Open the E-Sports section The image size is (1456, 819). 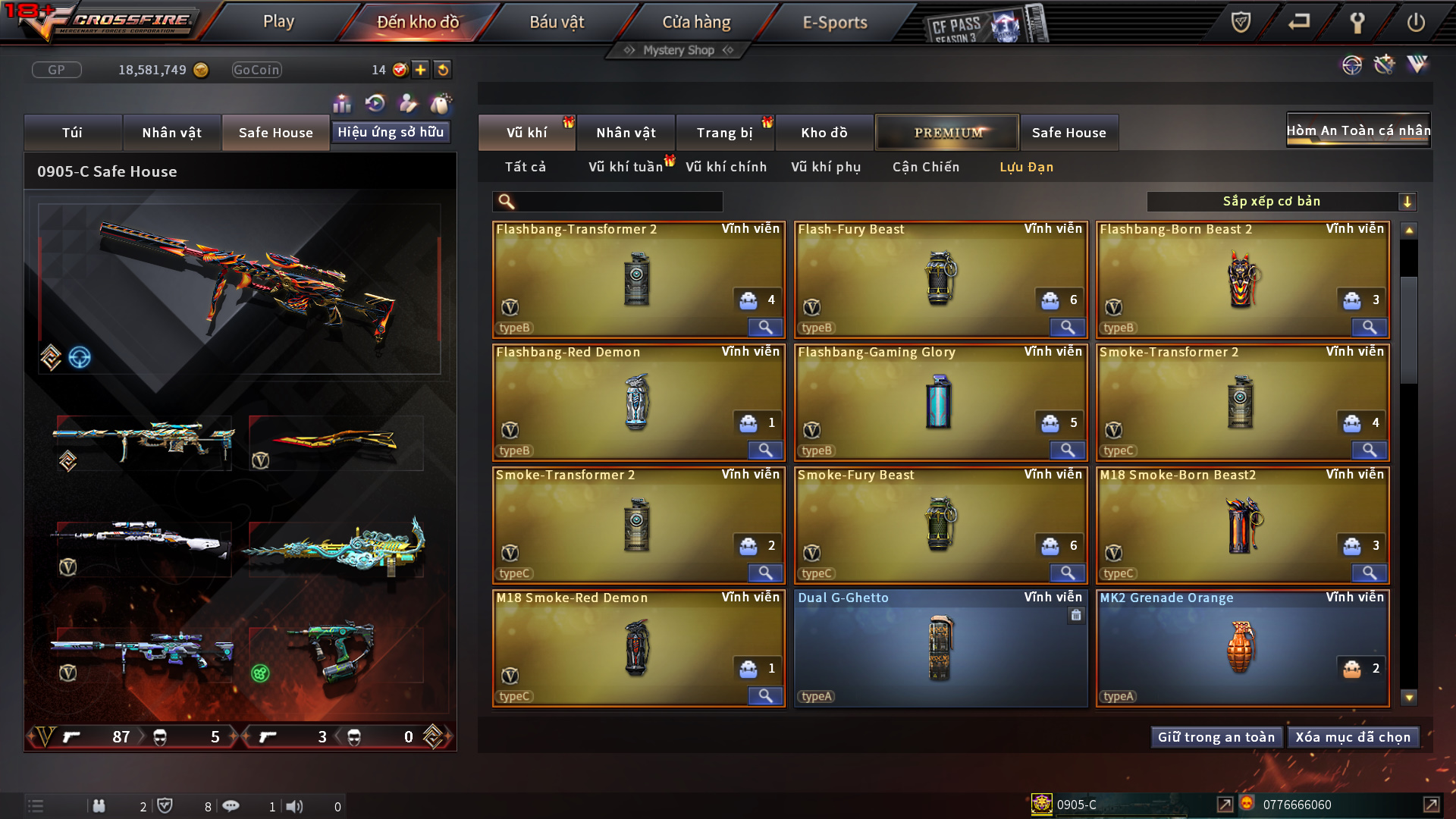click(x=834, y=22)
